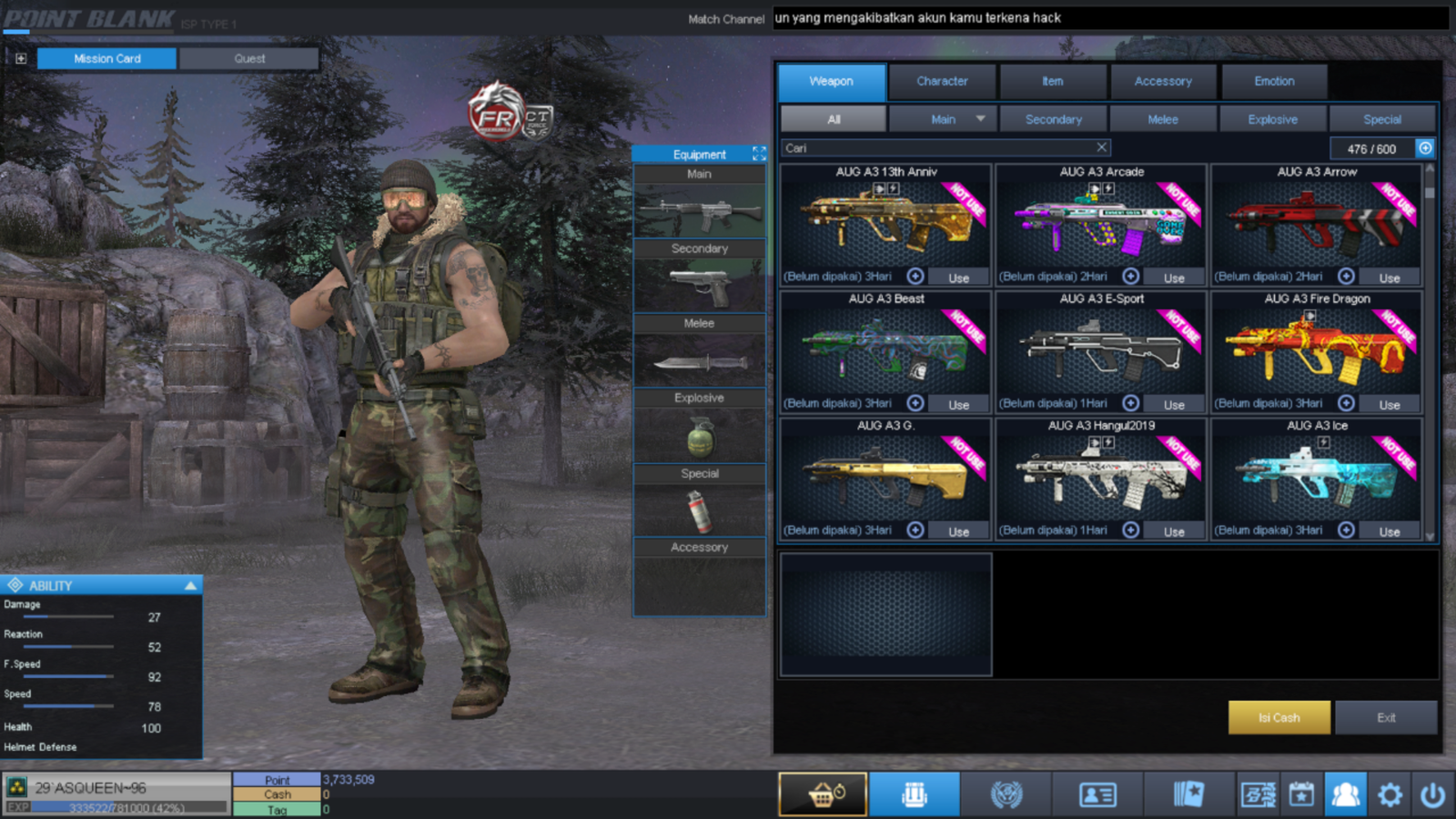1456x819 pixels.
Task: Open the gear settings icon
Action: 1390,795
